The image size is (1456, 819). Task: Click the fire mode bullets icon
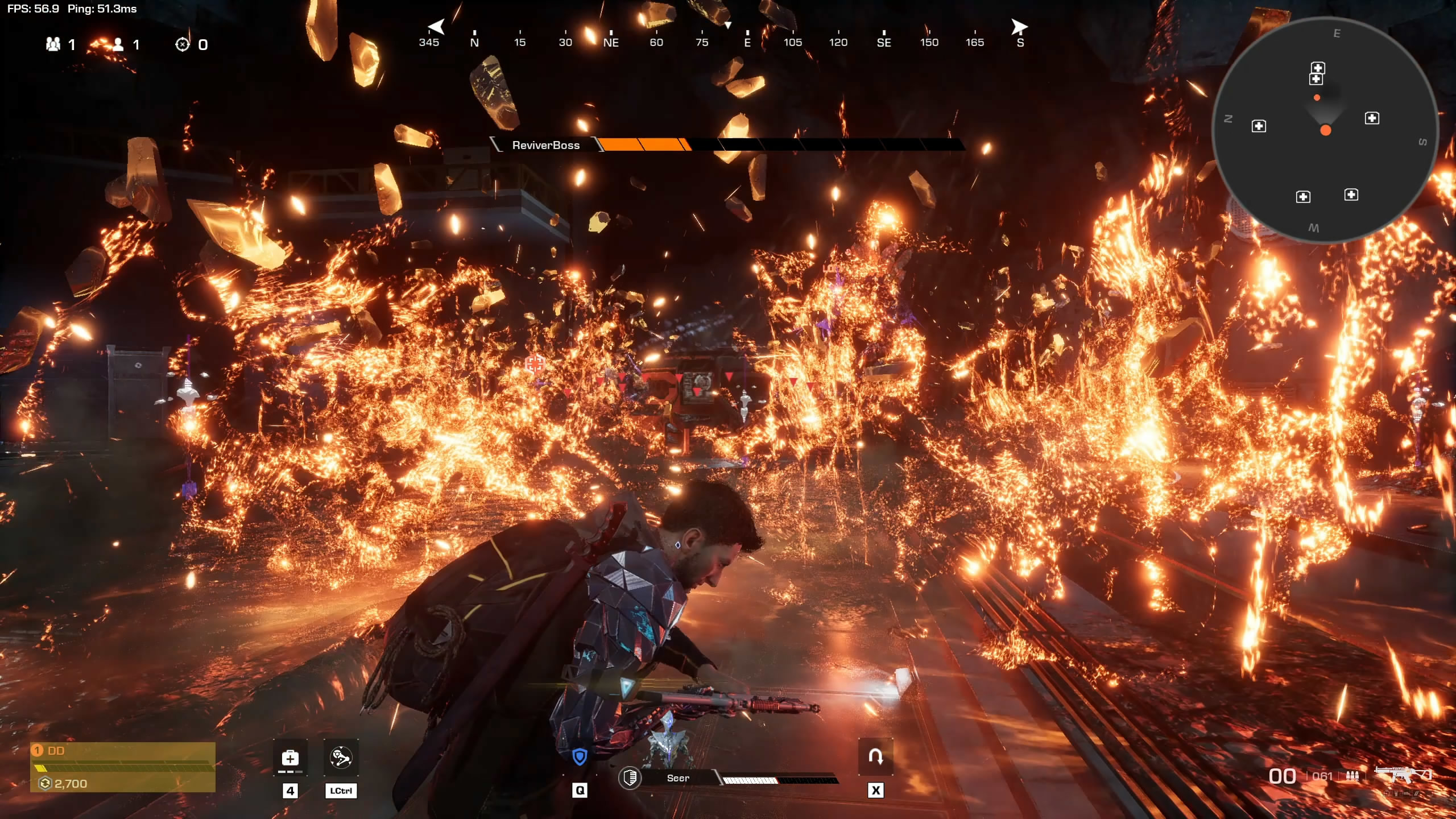point(1352,776)
